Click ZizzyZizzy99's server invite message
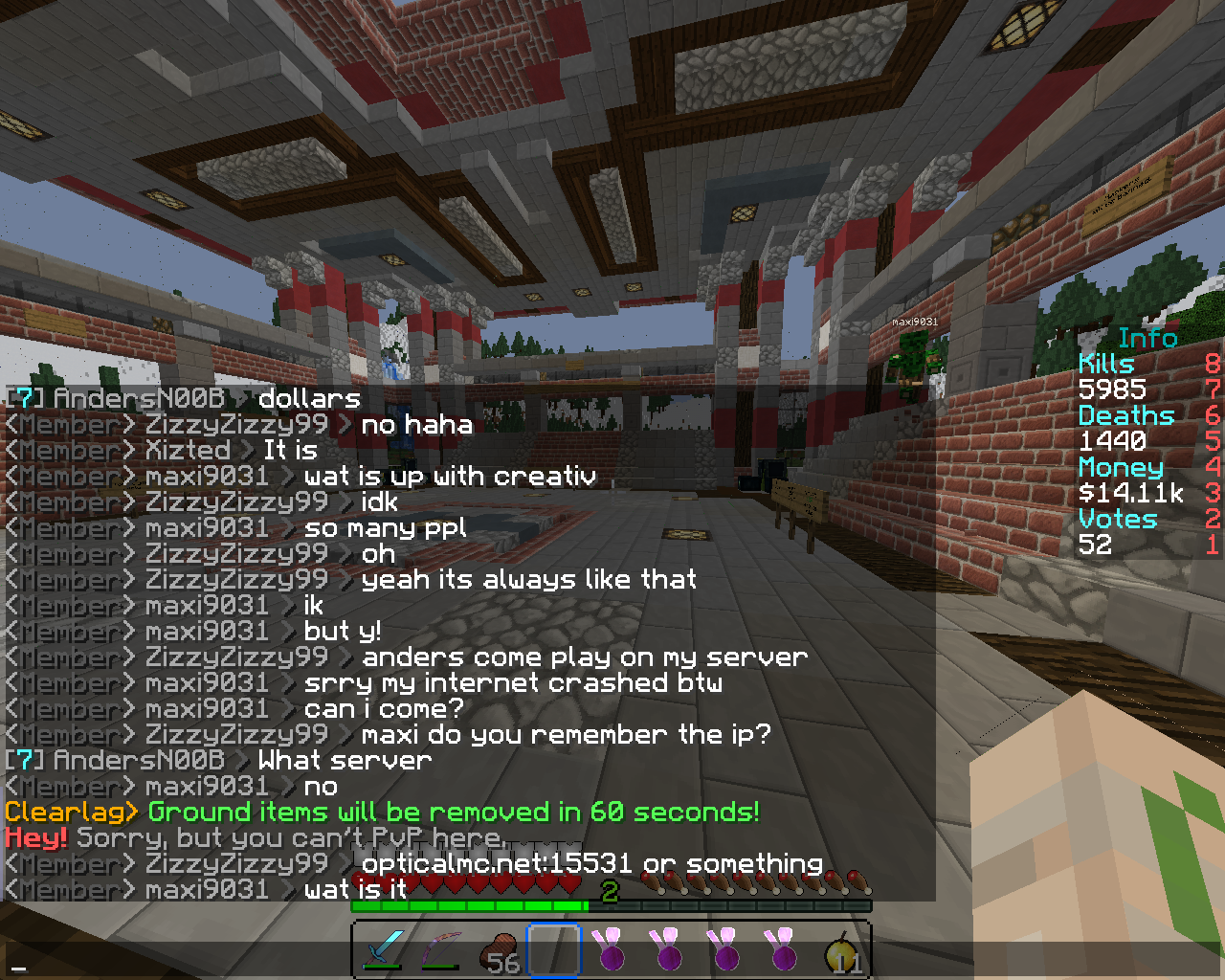 tap(584, 657)
